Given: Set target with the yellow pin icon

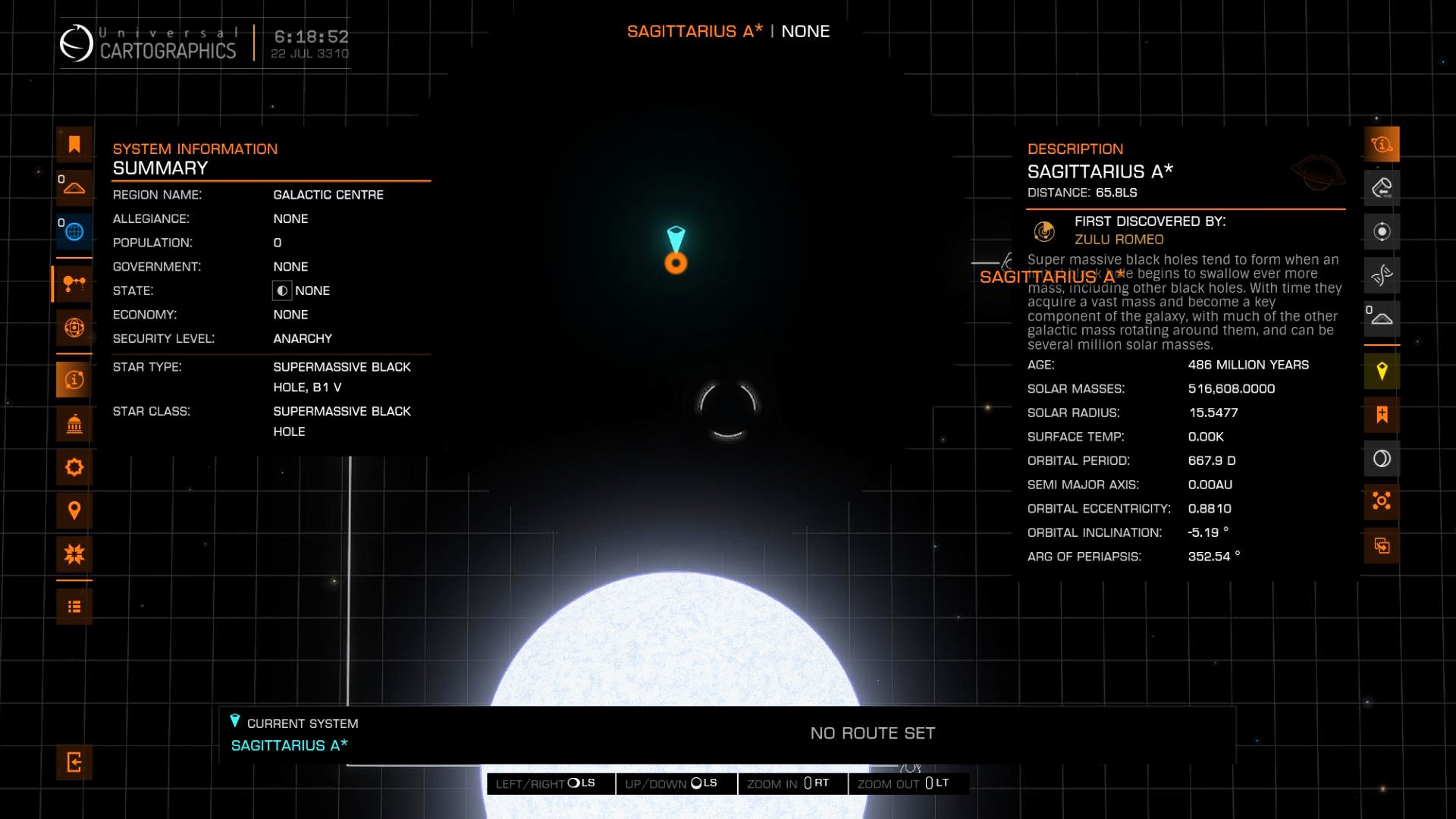Looking at the screenshot, I should (1382, 371).
